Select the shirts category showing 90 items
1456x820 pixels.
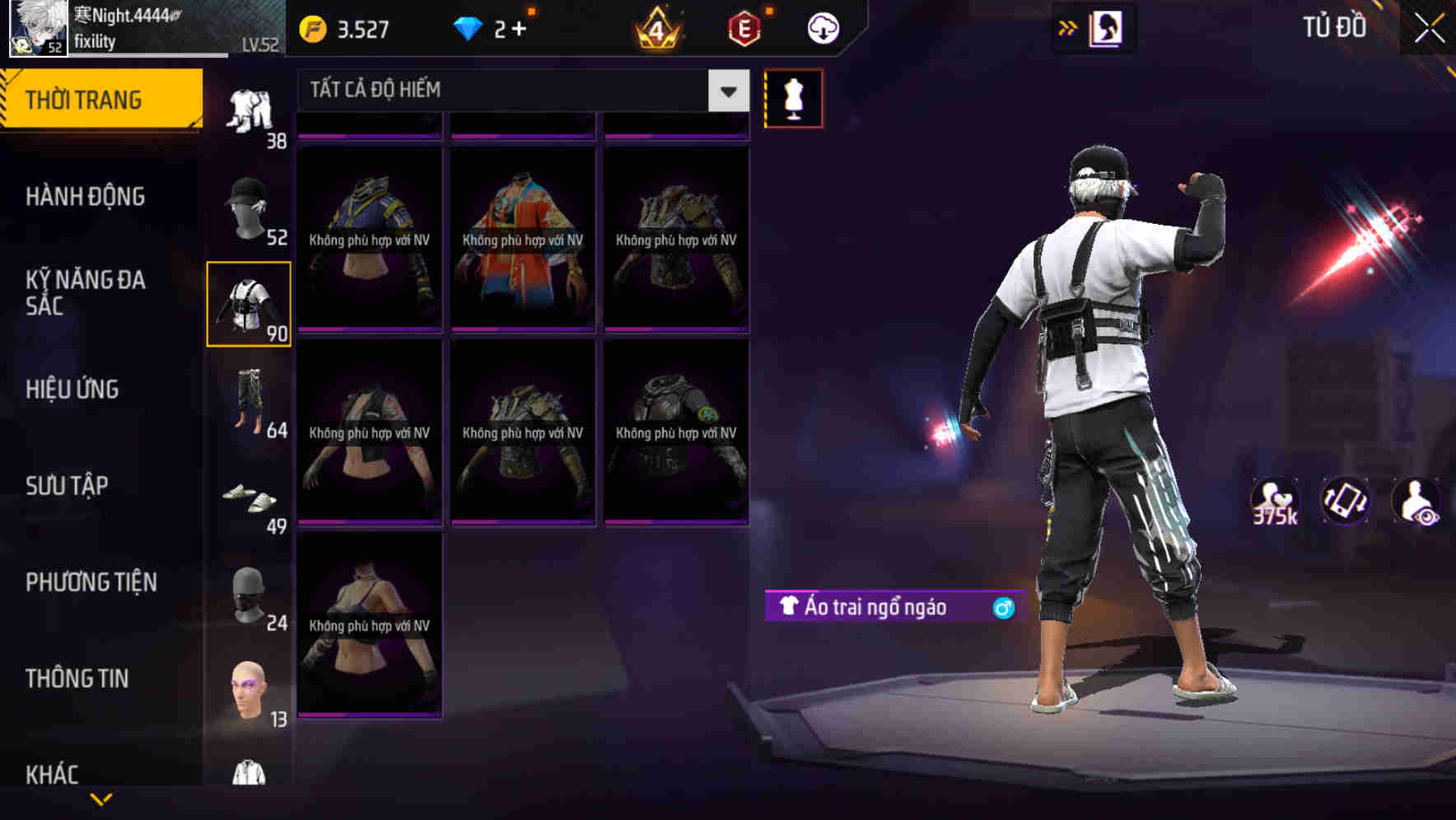pyautogui.click(x=249, y=305)
